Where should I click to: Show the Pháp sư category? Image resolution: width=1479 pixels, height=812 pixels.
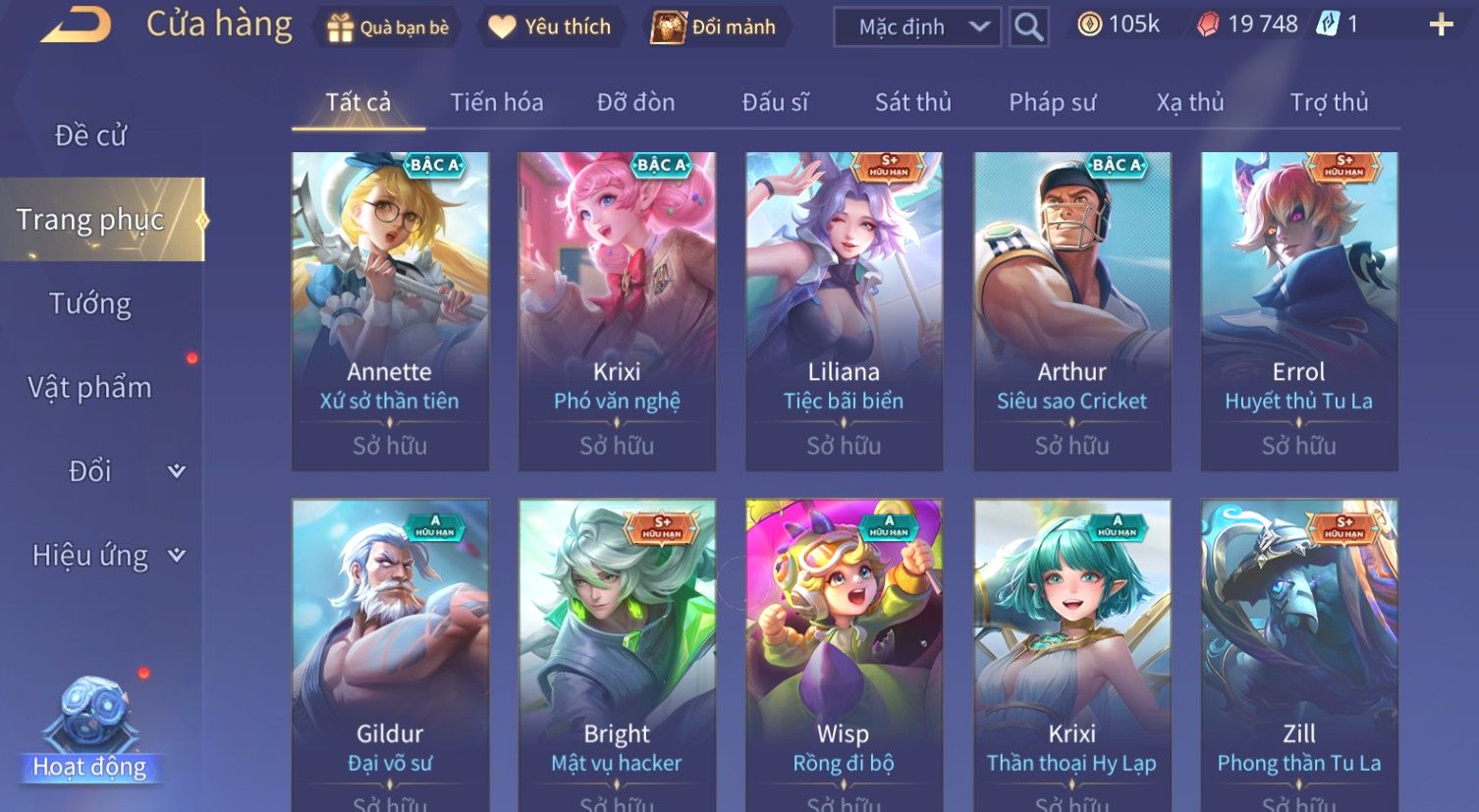click(x=1052, y=102)
